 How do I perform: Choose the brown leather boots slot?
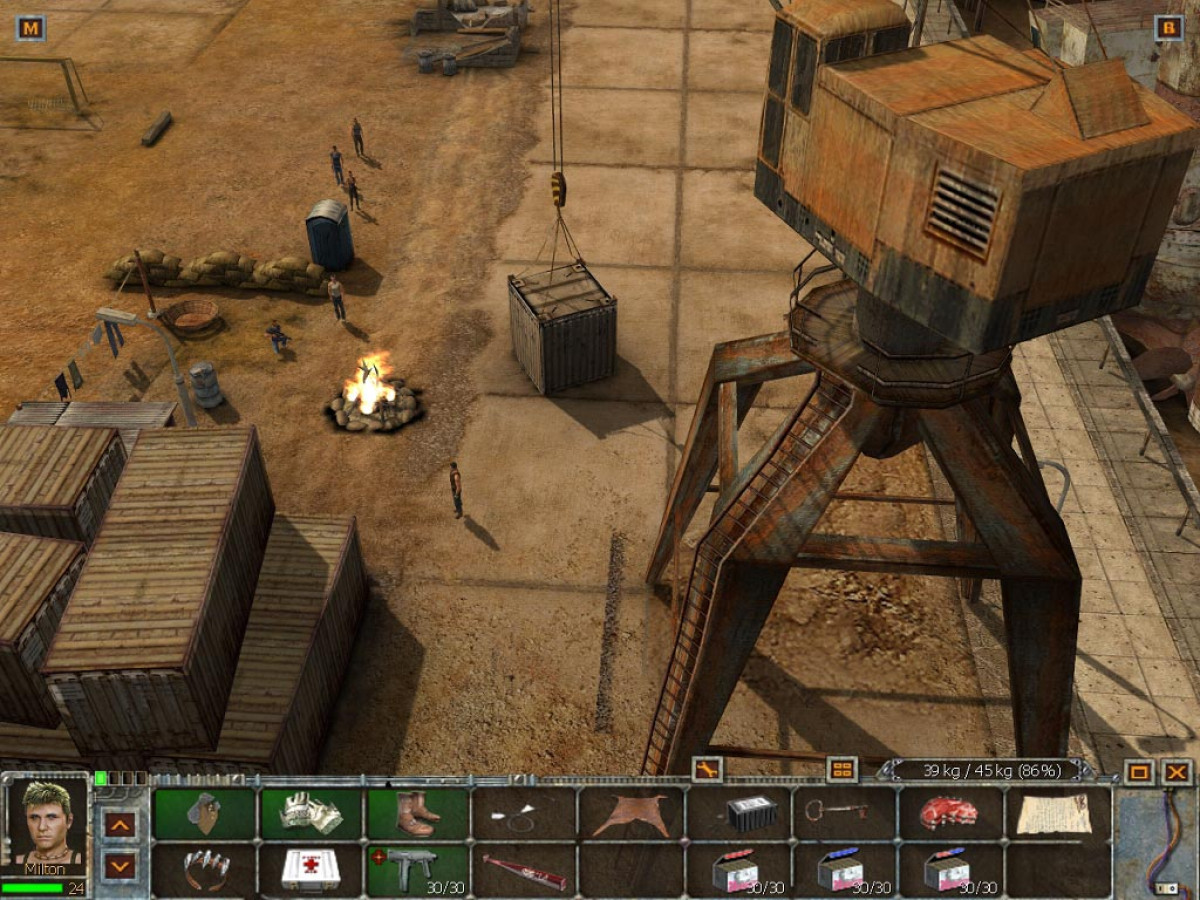tap(417, 813)
